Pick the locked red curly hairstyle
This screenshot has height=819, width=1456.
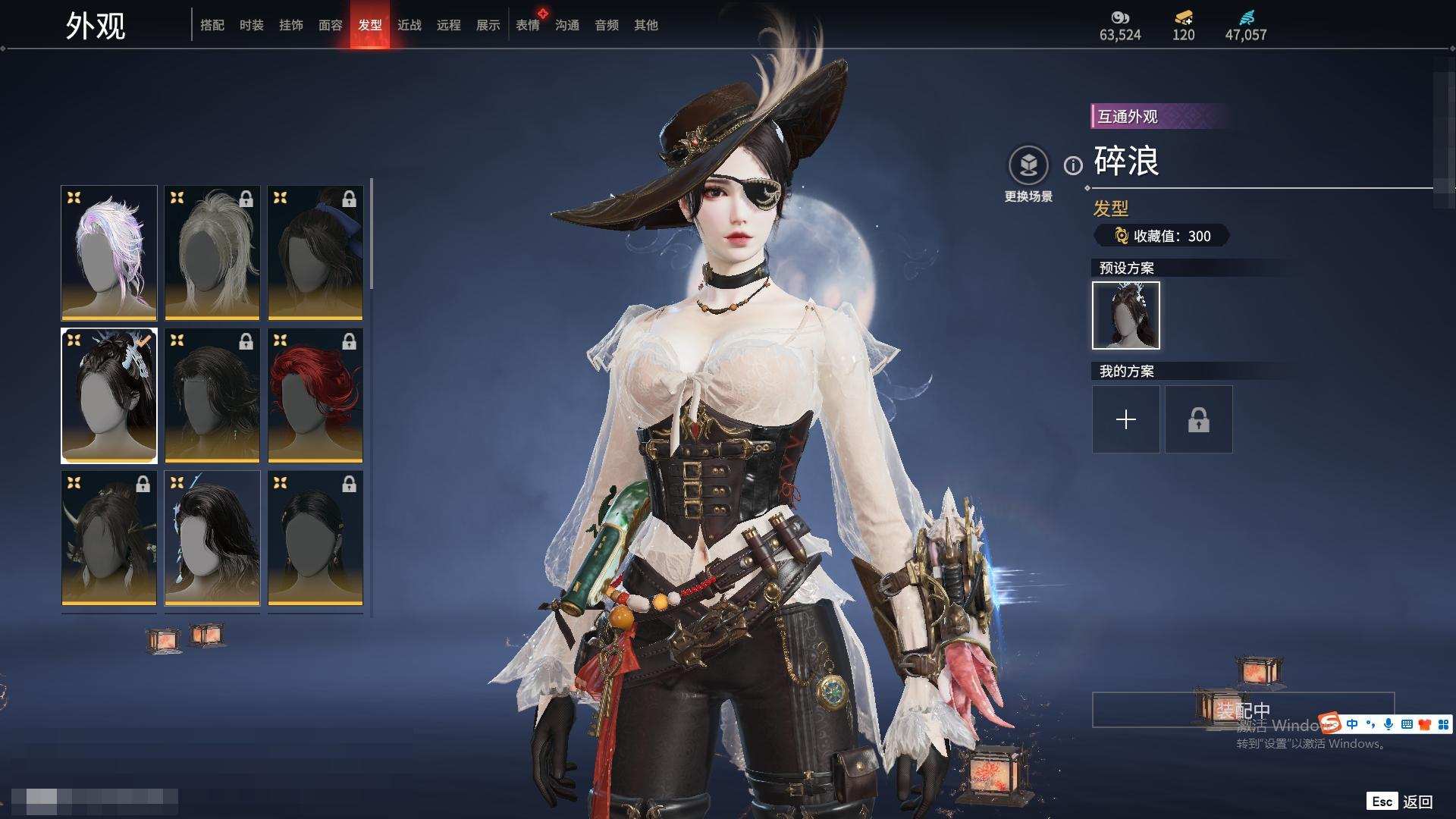click(x=315, y=395)
